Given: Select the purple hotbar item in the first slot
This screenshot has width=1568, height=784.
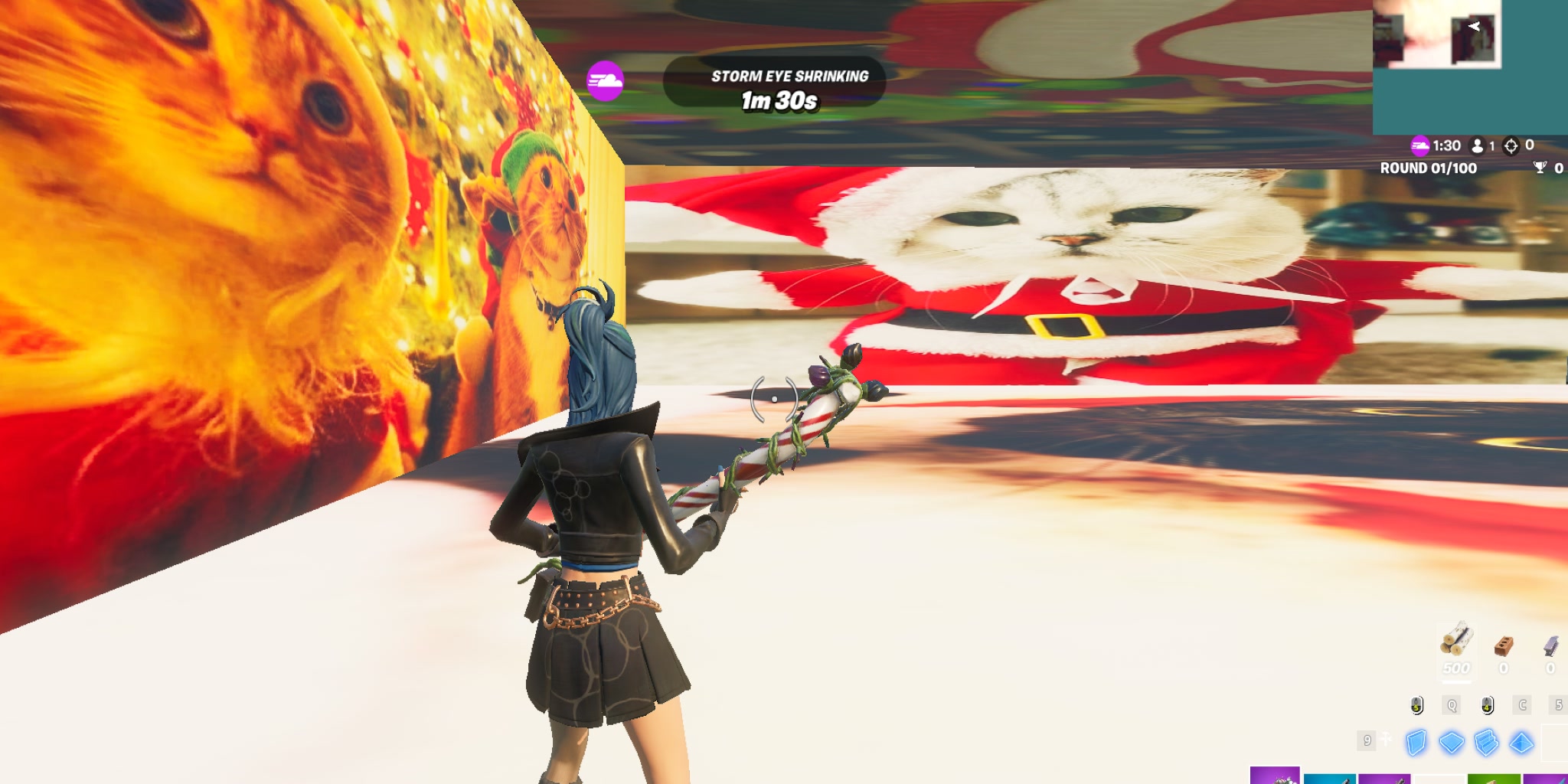Looking at the screenshot, I should [1276, 777].
